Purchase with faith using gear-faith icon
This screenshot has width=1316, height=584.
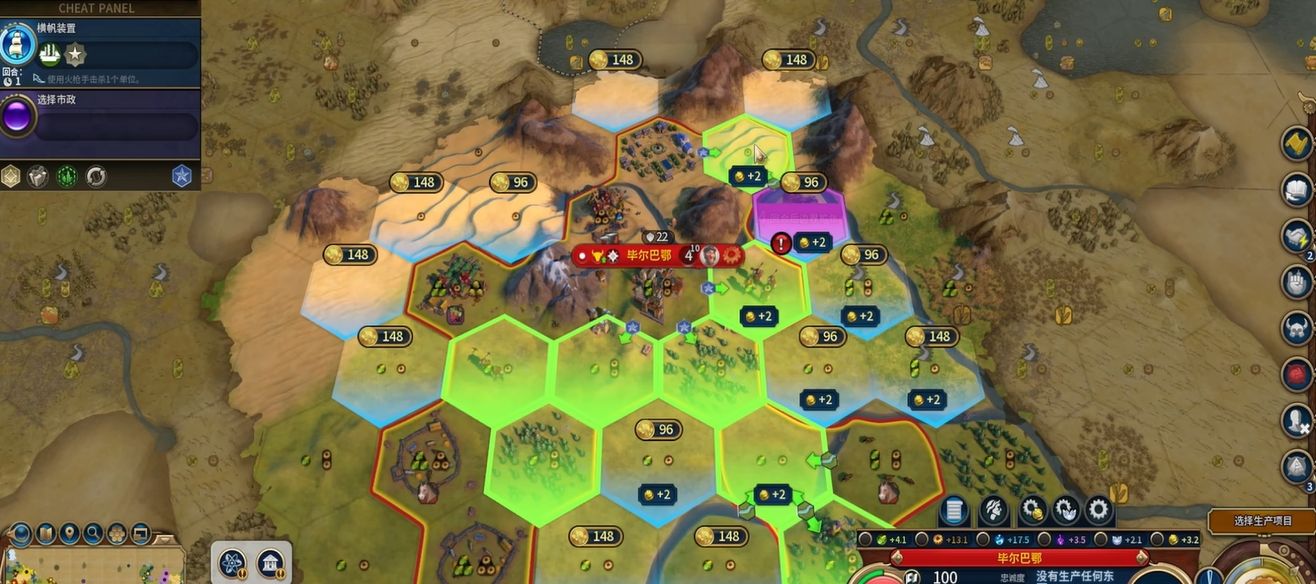tap(1066, 511)
